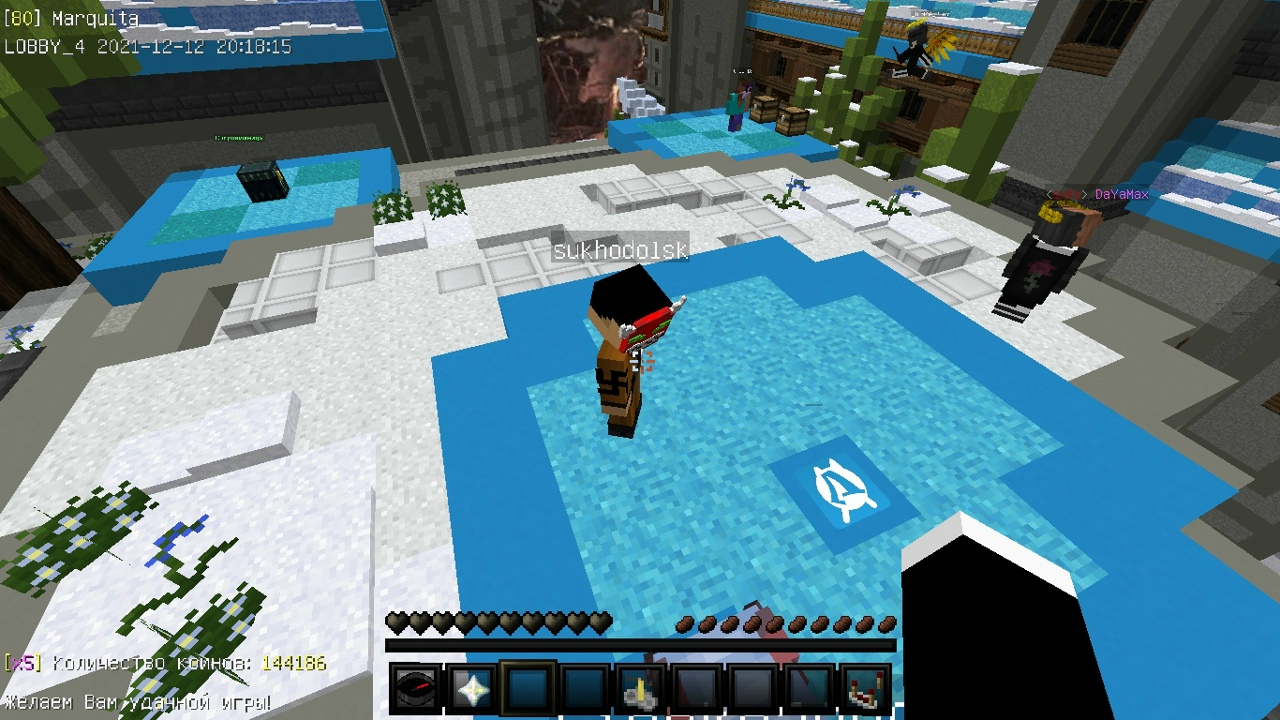Image resolution: width=1280 pixels, height=720 pixels.
Task: Select the nether star hotbar slot
Action: 471,689
